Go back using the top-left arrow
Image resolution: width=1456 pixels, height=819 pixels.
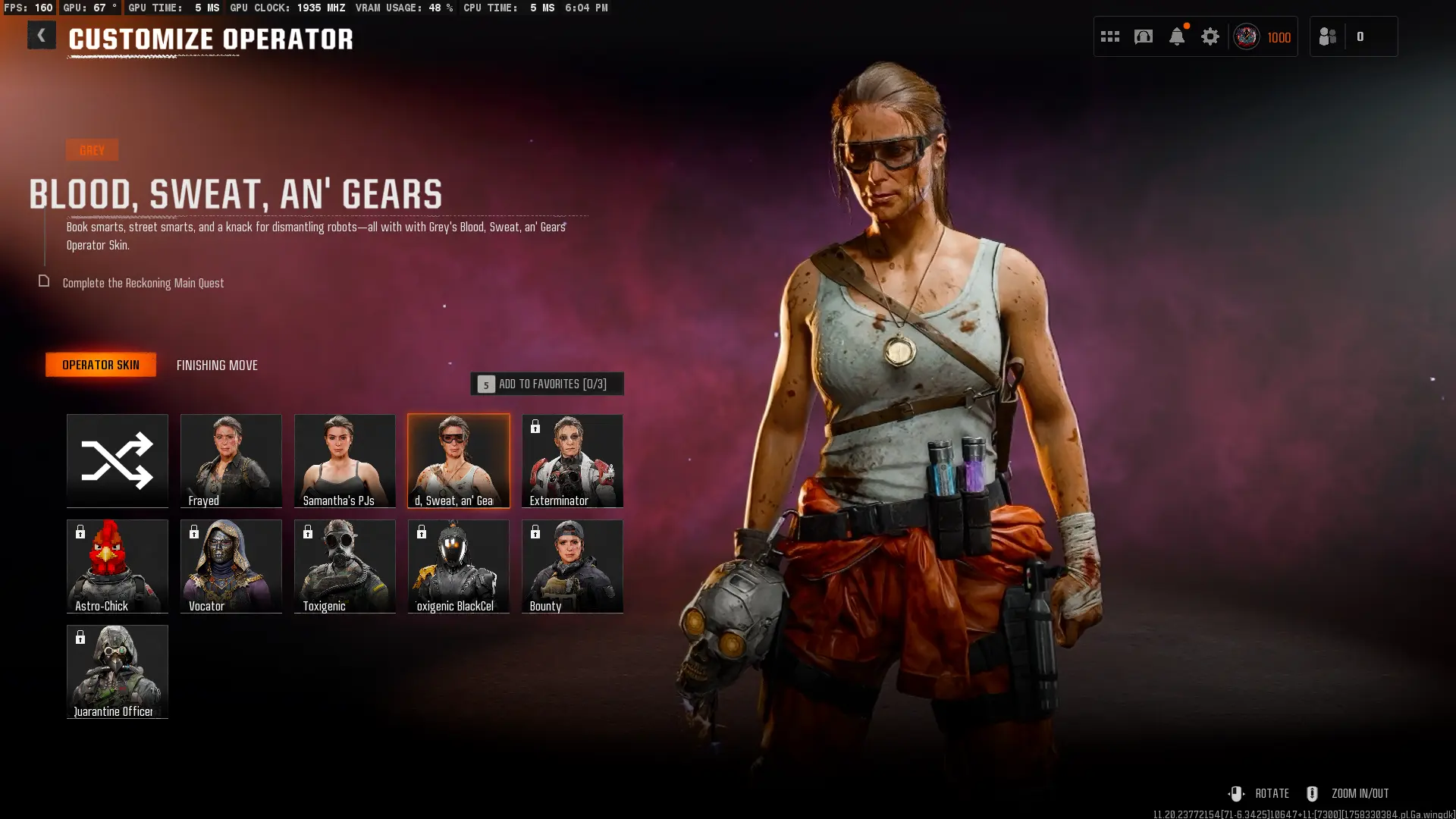41,36
